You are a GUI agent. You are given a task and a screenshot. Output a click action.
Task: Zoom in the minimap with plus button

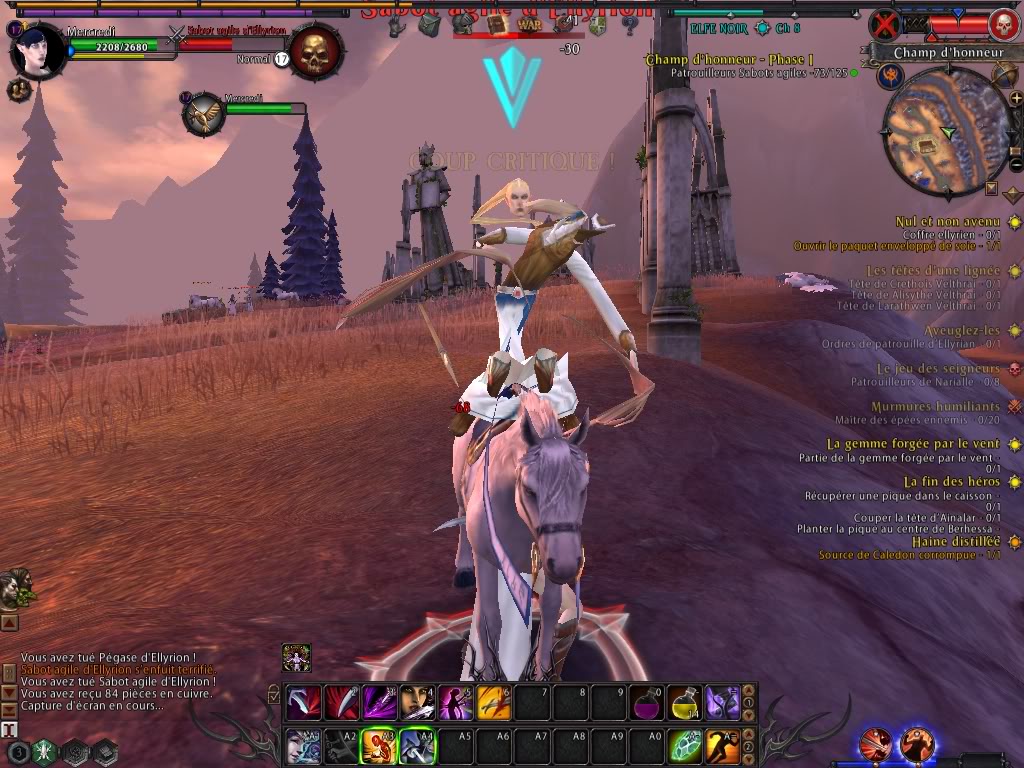1016,98
